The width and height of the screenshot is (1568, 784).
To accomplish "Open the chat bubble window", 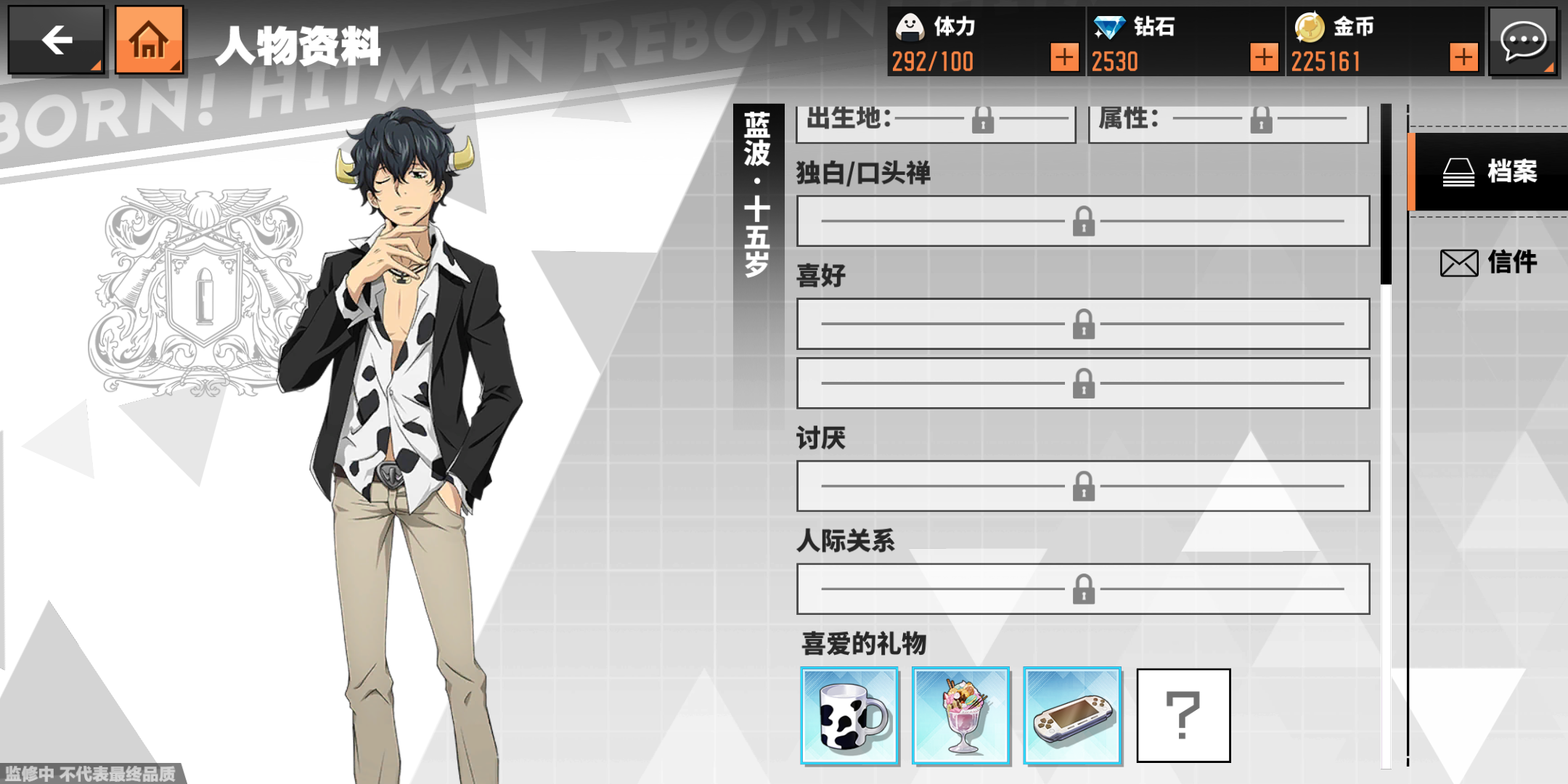I will point(1523,41).
